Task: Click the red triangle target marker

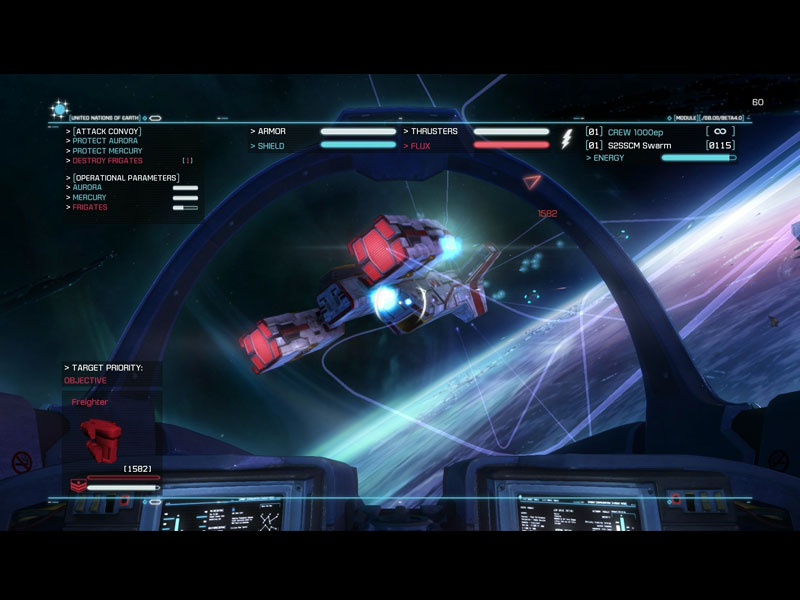Action: coord(532,182)
